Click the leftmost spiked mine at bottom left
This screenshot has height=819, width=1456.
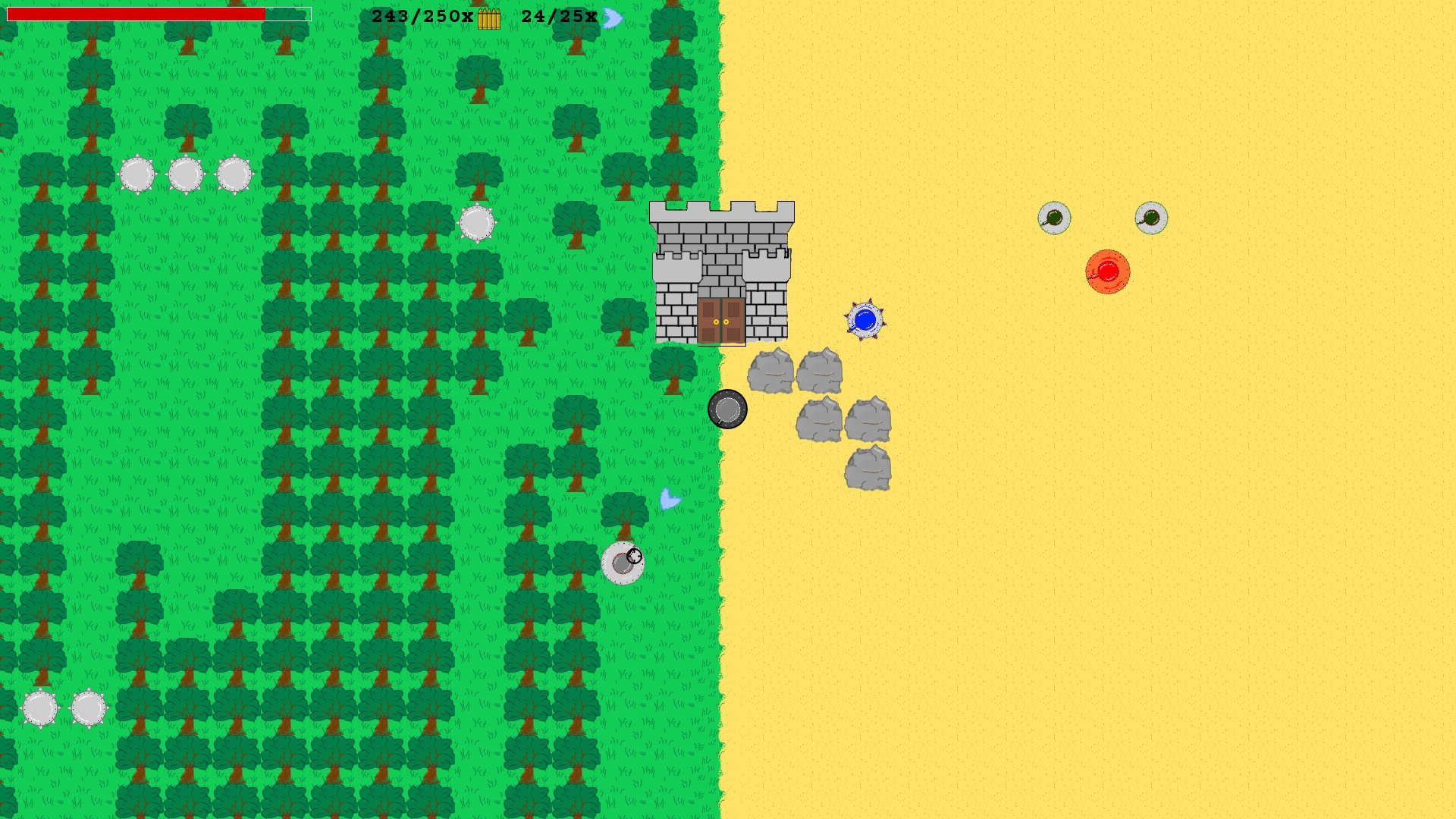(x=39, y=707)
